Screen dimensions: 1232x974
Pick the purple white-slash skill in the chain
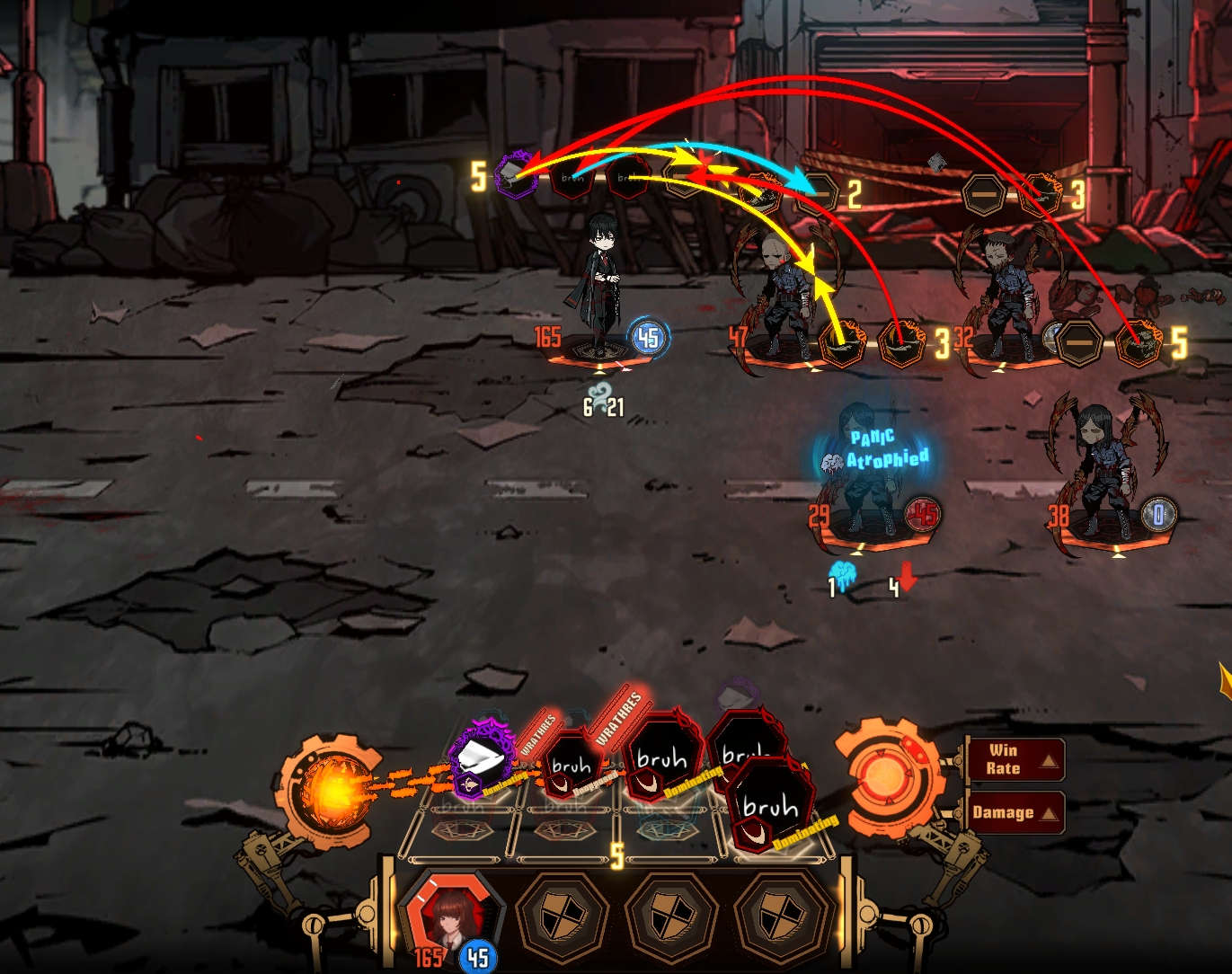click(x=482, y=759)
